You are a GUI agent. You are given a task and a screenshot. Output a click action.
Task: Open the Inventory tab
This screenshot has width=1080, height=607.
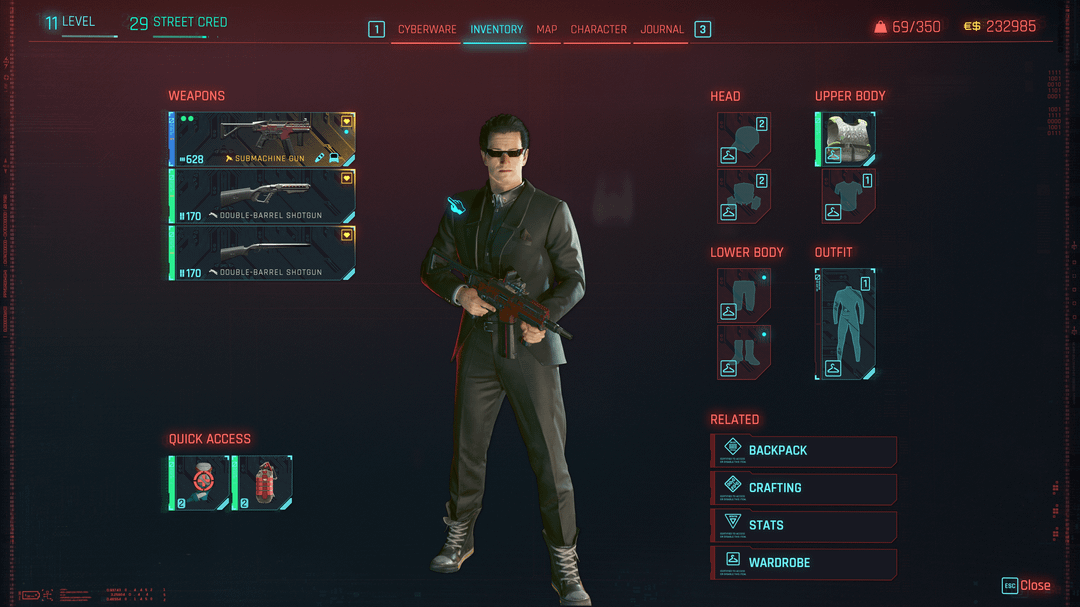pos(496,30)
